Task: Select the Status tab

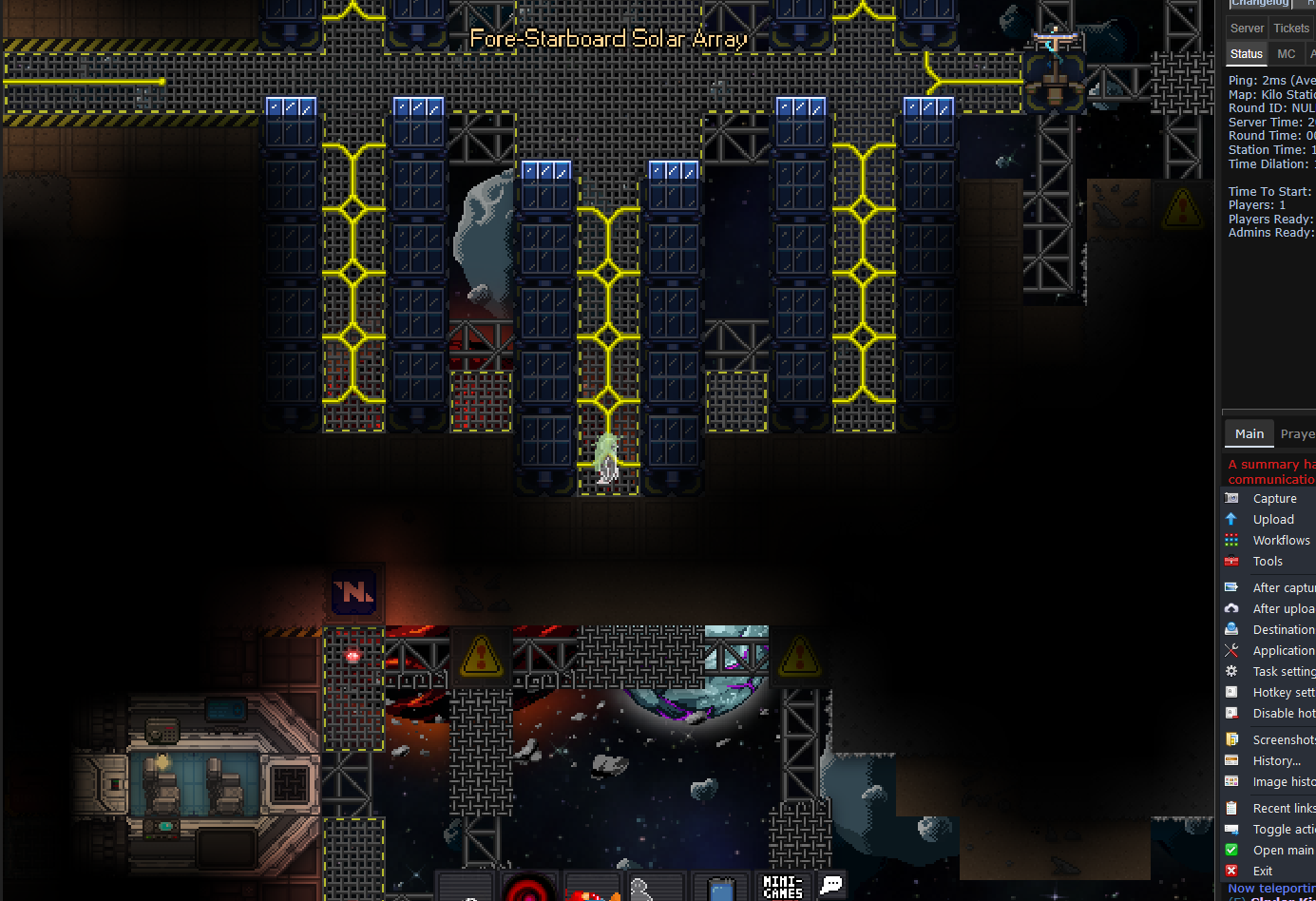Action: point(1247,54)
